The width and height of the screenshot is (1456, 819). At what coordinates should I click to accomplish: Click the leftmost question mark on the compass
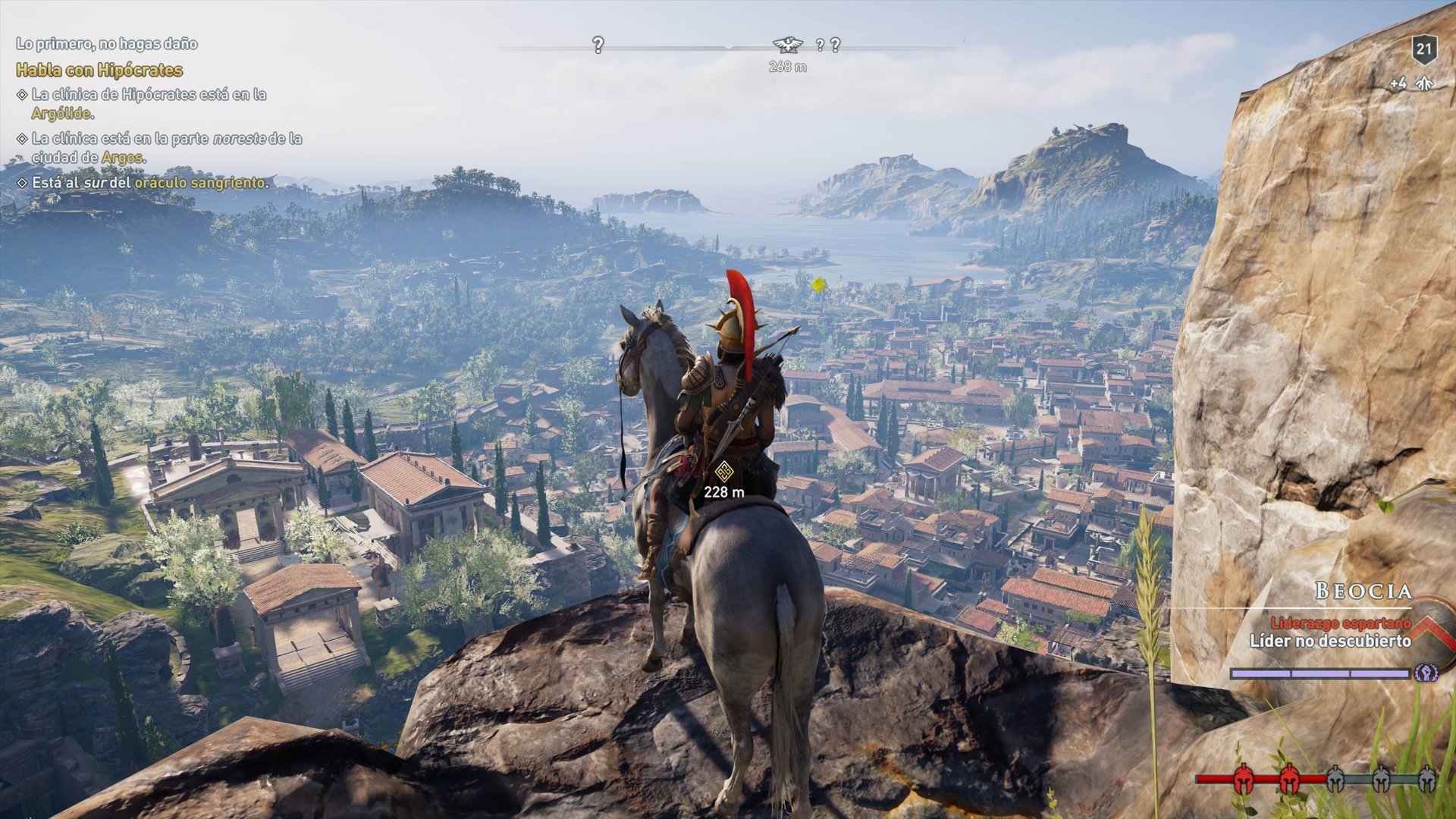599,45
